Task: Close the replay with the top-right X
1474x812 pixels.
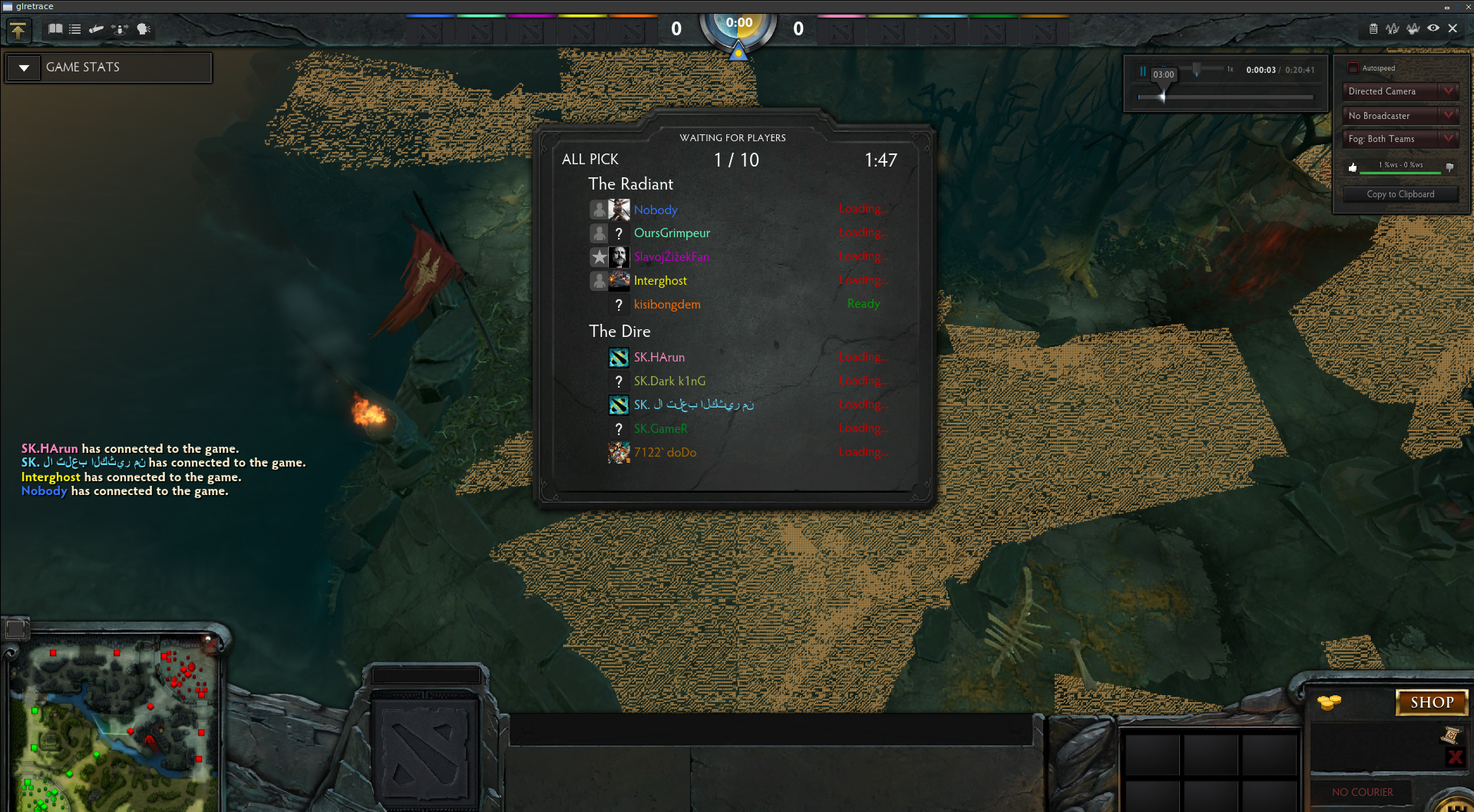Action: click(x=1453, y=28)
